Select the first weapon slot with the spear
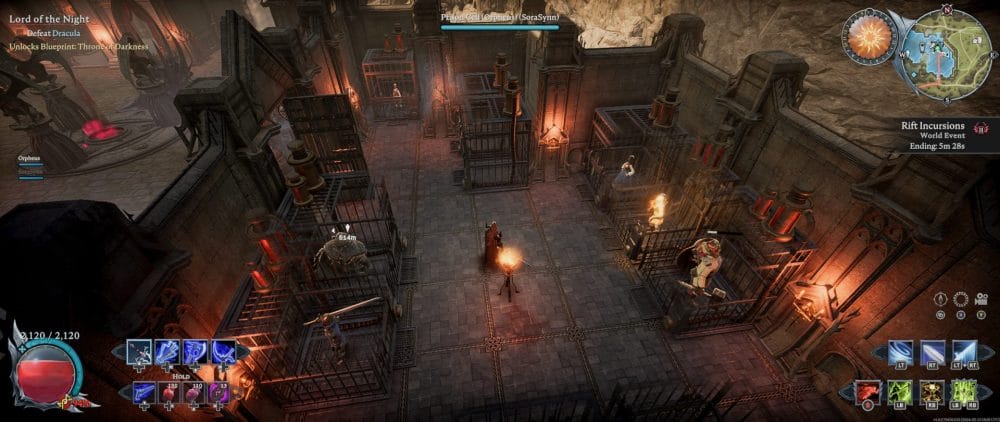The image size is (1000, 422). (x=140, y=352)
